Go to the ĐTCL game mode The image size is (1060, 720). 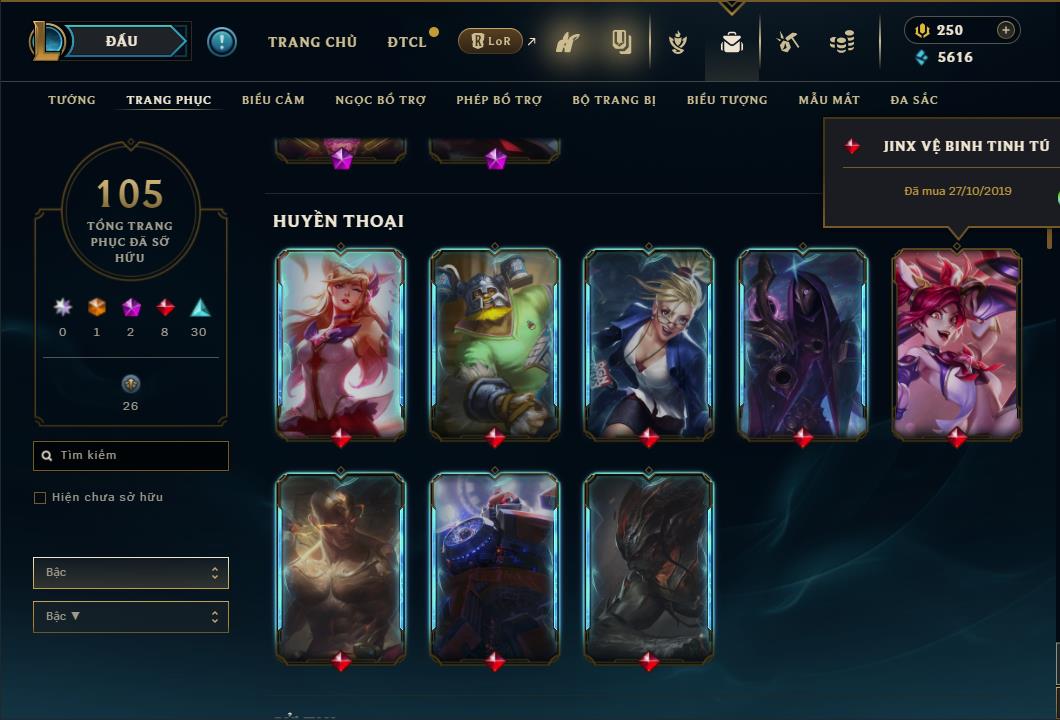[x=407, y=42]
